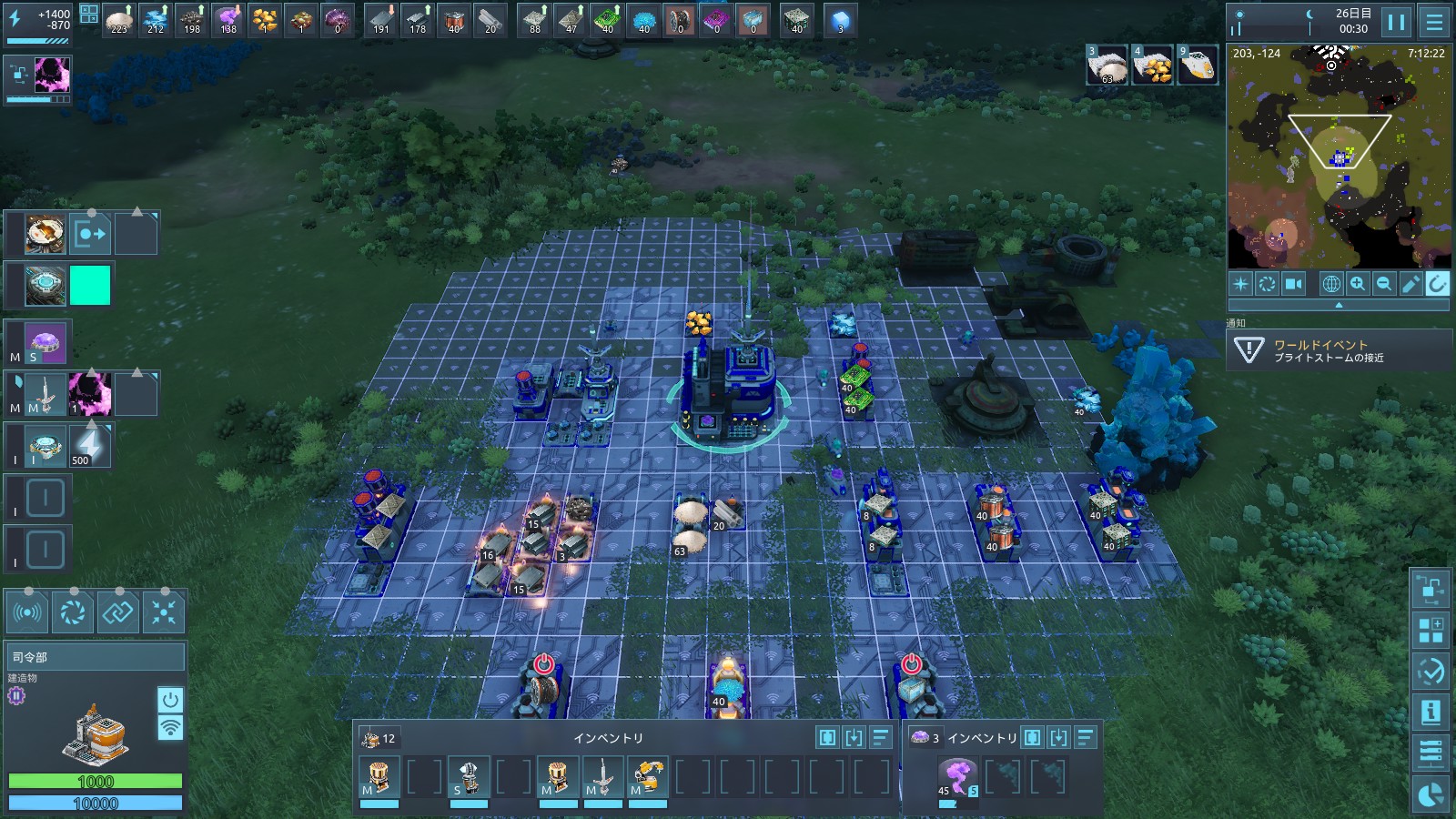Image resolution: width=1456 pixels, height=819 pixels.
Task: Select the sword-like tower item in inventory
Action: pos(602,777)
